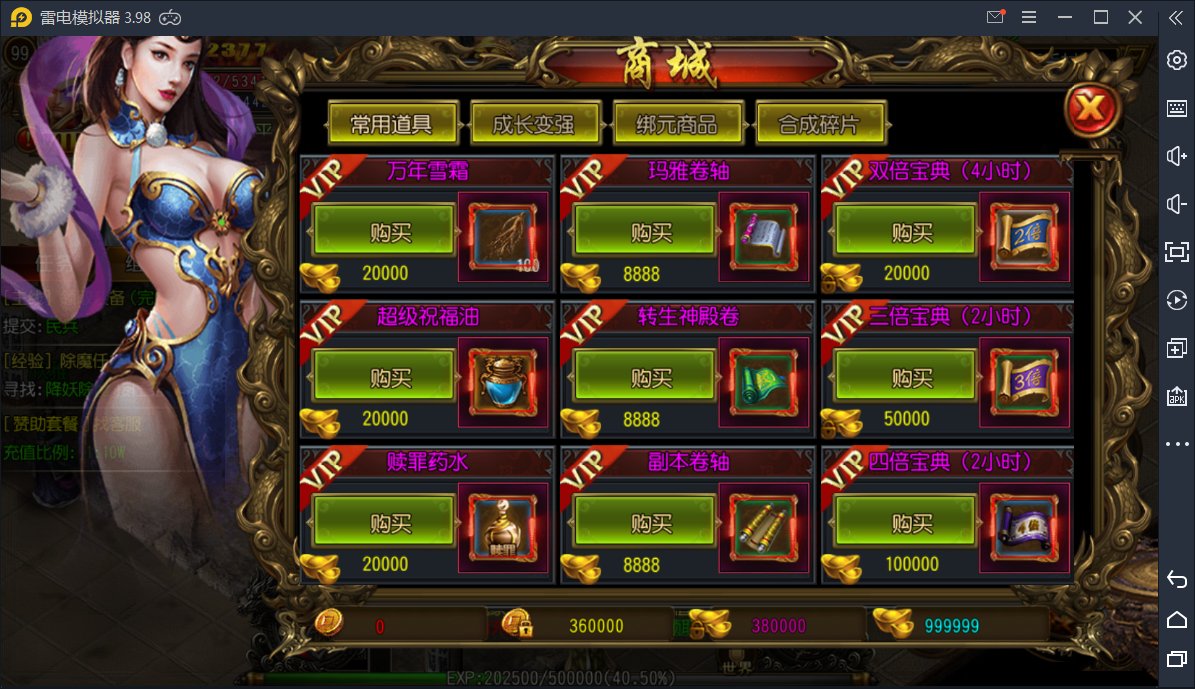1195x689 pixels.
Task: Select the 绑元商品 tab
Action: tap(677, 124)
